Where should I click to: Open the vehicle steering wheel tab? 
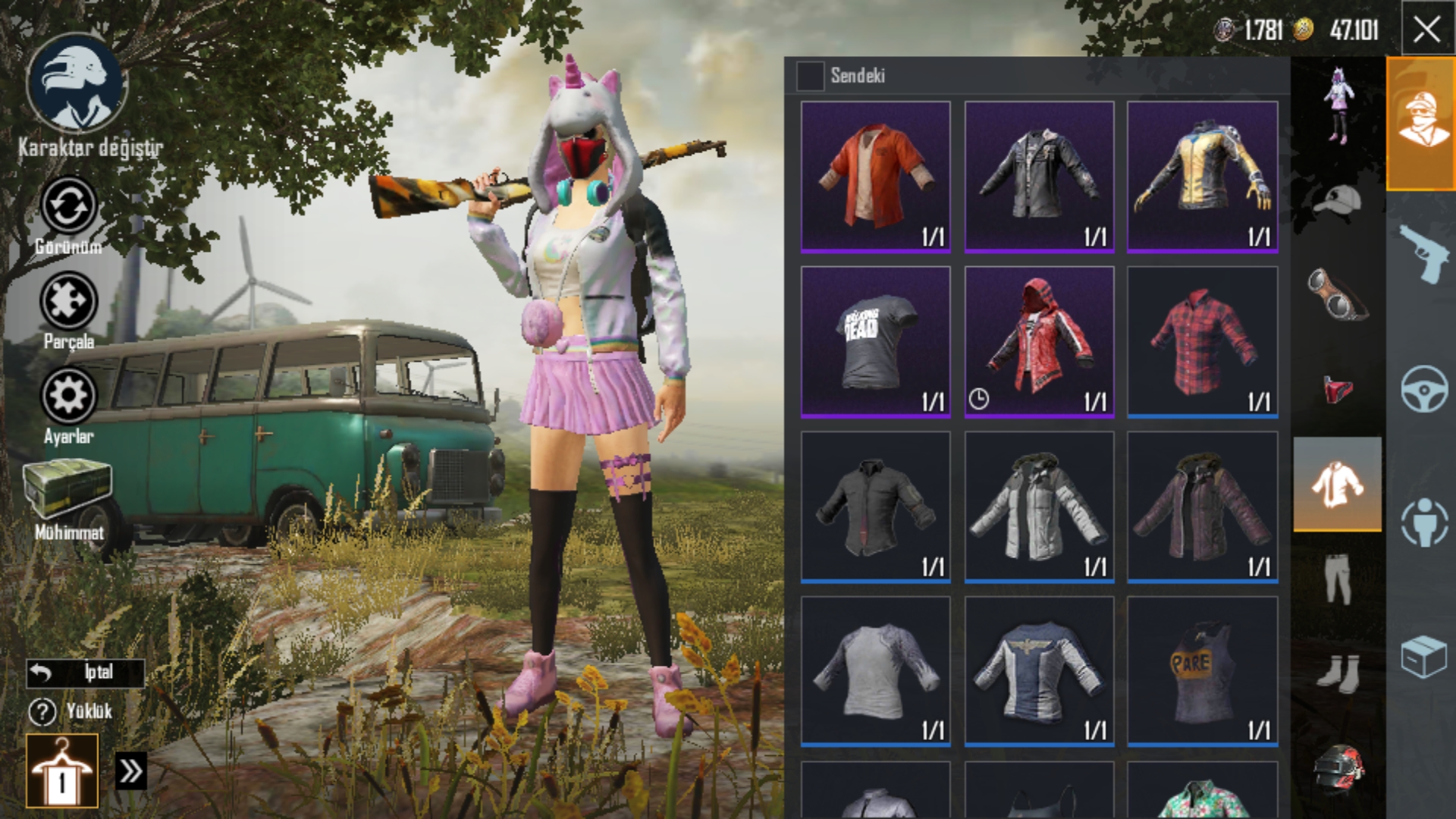tap(1423, 388)
